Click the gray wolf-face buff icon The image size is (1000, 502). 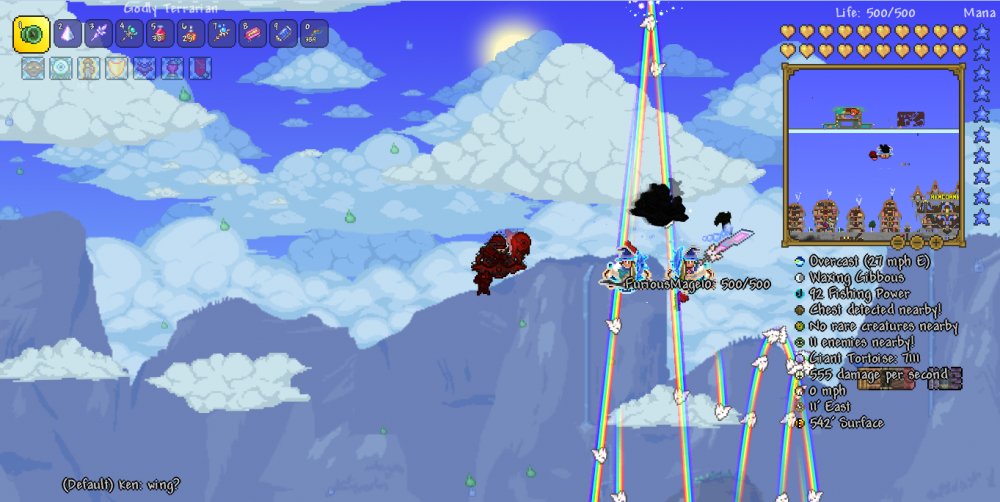click(32, 69)
